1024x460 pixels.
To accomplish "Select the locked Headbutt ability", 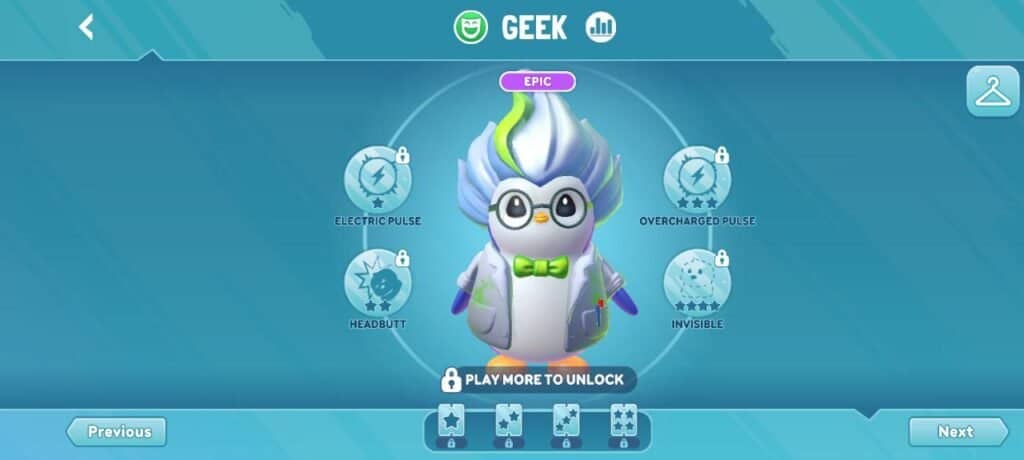I will click(378, 283).
